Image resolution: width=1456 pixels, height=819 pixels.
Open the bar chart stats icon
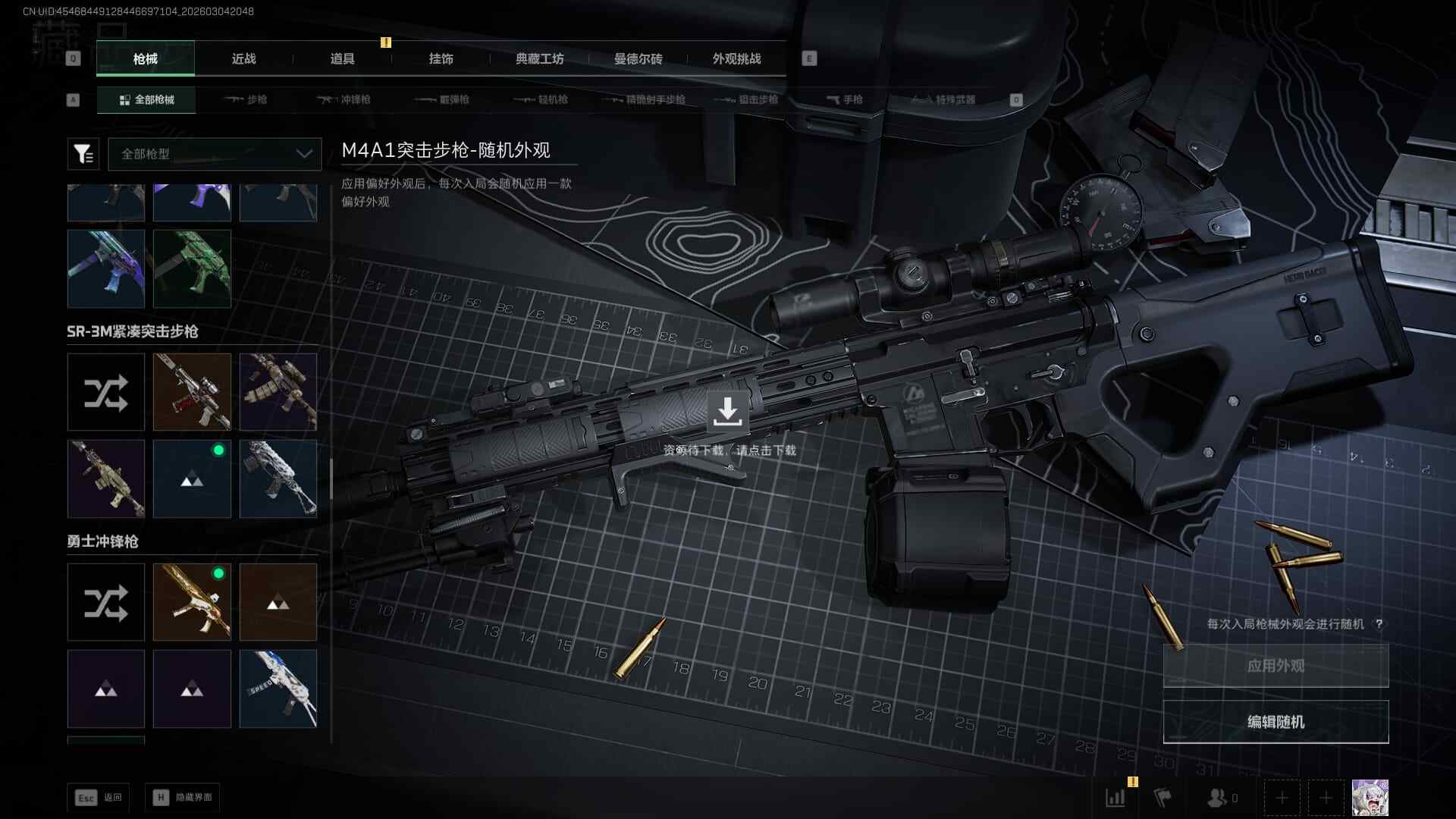coord(1116,798)
